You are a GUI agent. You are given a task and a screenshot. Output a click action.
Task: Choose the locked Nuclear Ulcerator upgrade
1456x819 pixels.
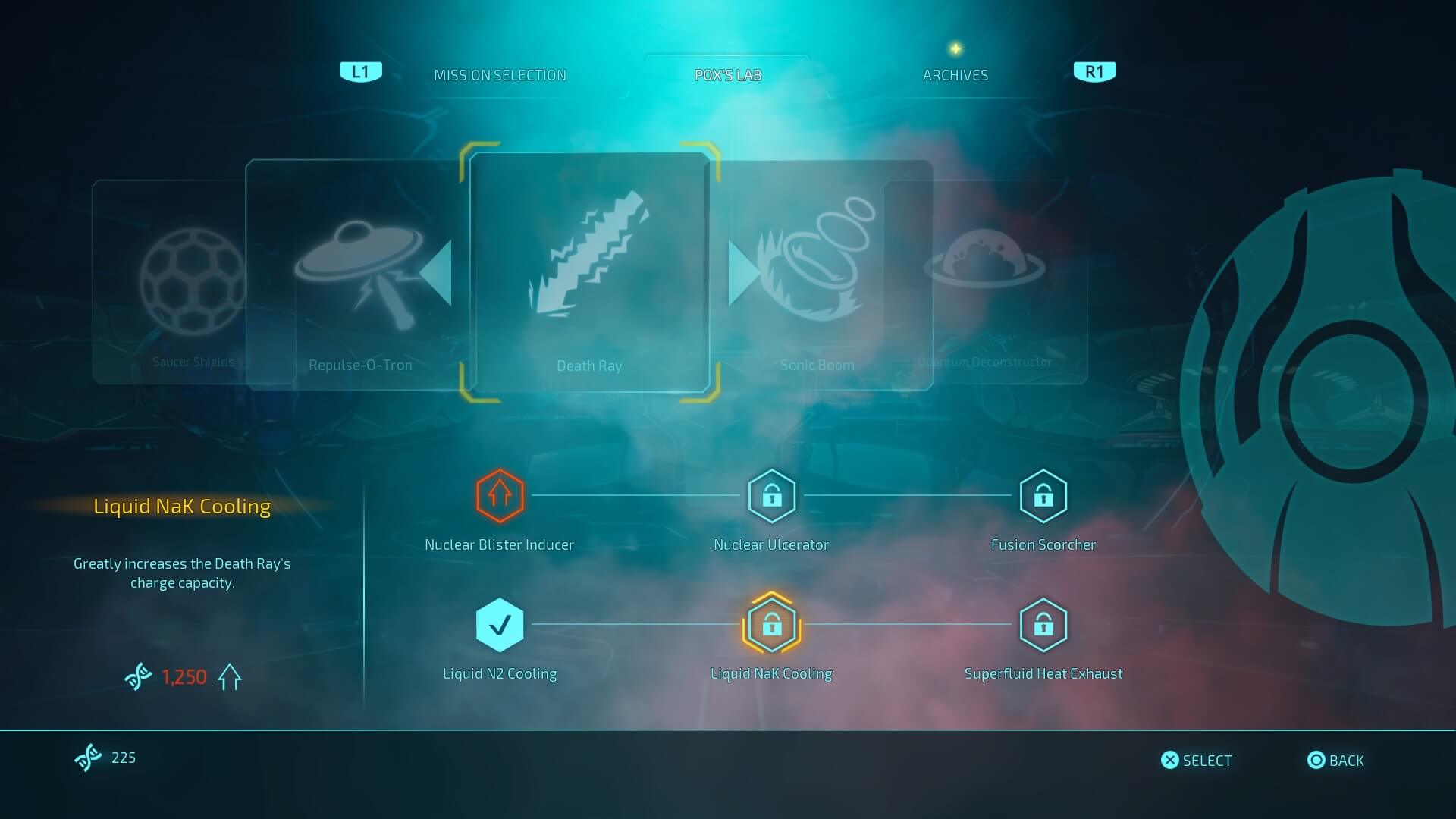771,496
